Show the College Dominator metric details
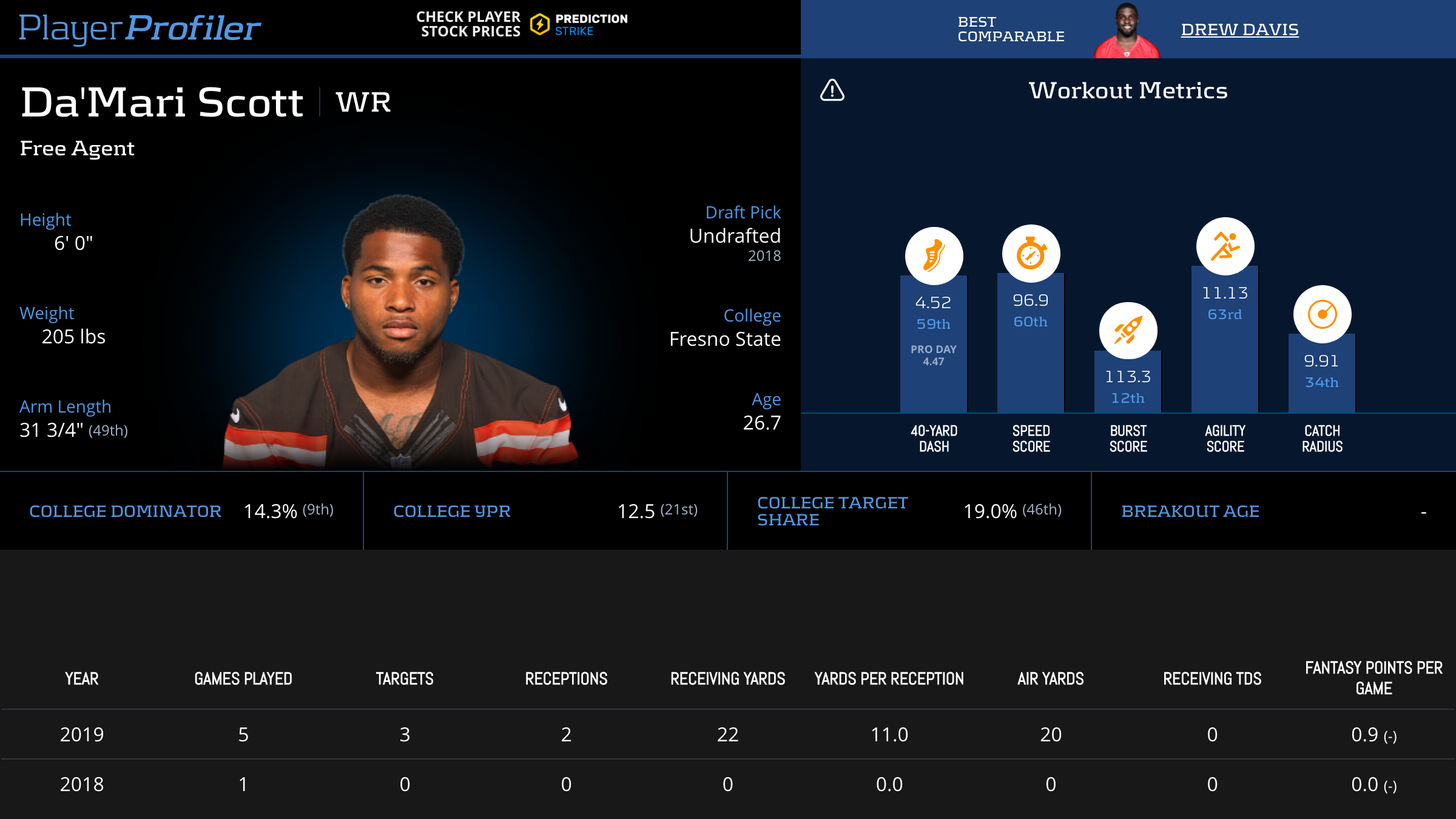This screenshot has height=819, width=1456. pyautogui.click(x=125, y=511)
